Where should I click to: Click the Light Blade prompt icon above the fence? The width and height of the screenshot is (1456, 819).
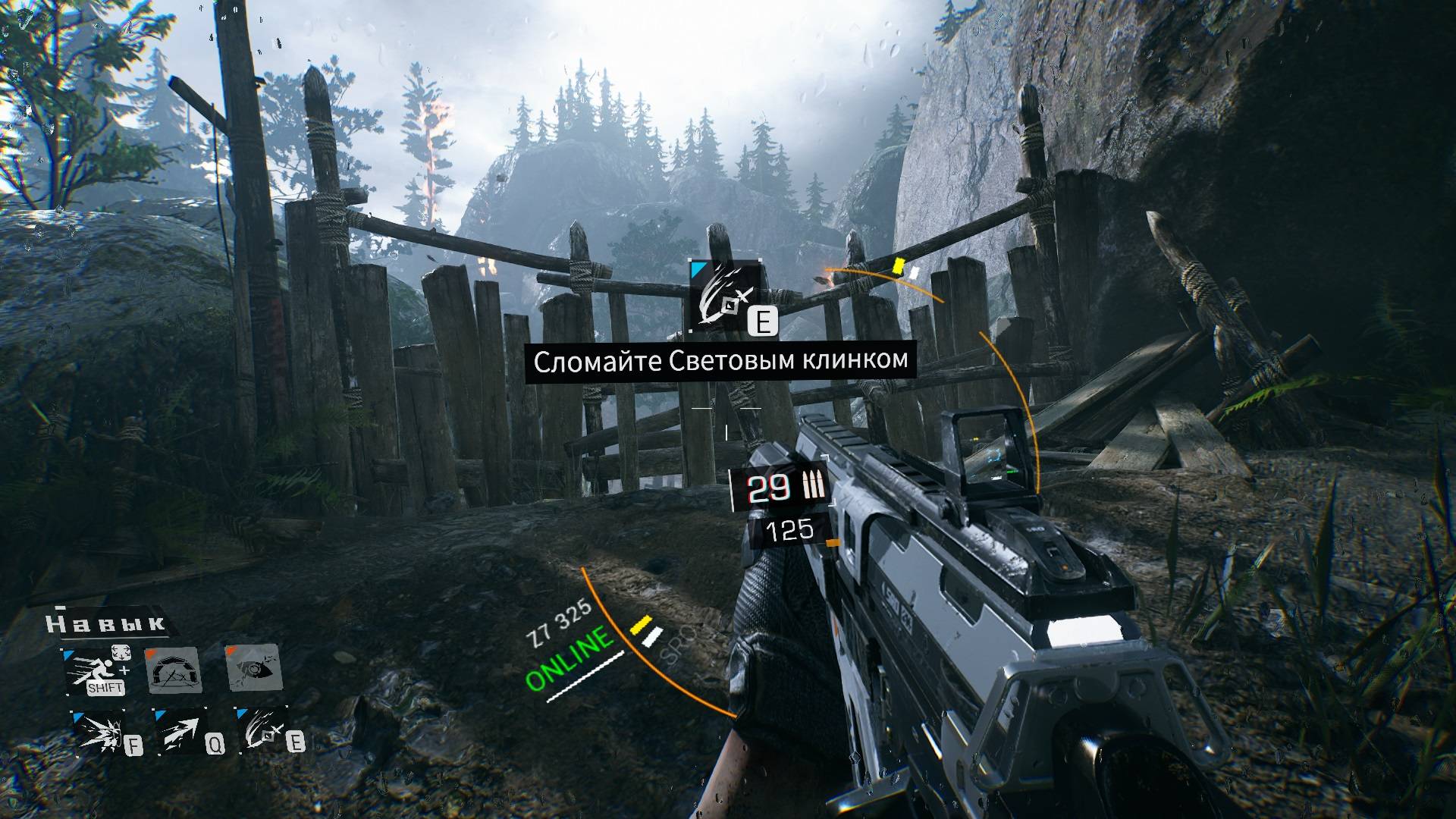tap(725, 297)
